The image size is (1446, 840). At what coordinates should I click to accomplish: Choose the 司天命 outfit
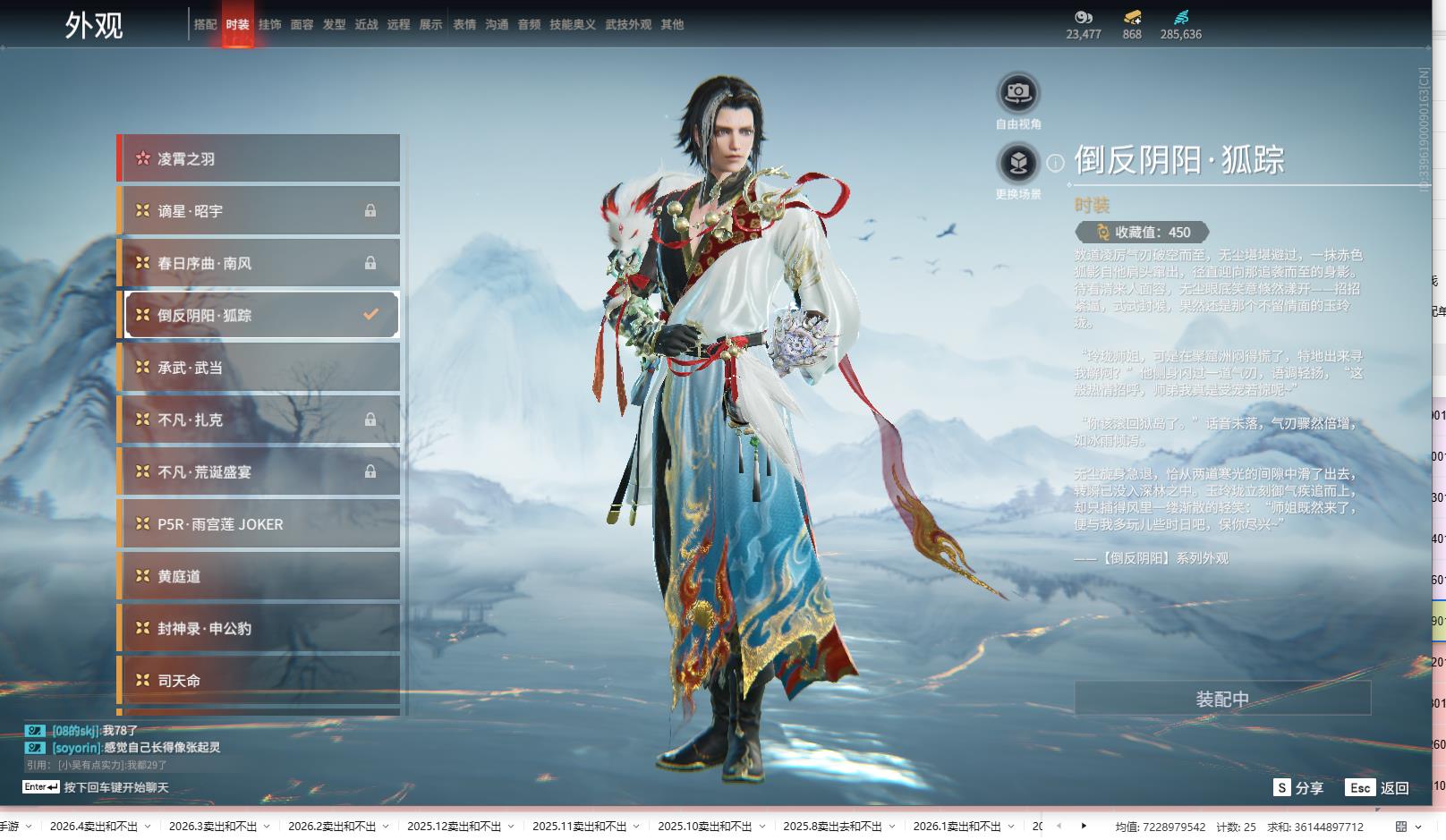[259, 681]
